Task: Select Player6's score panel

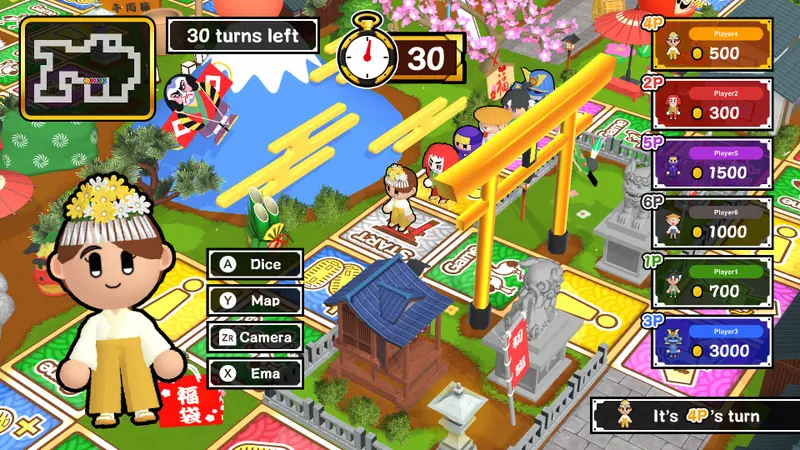Action: [712, 222]
